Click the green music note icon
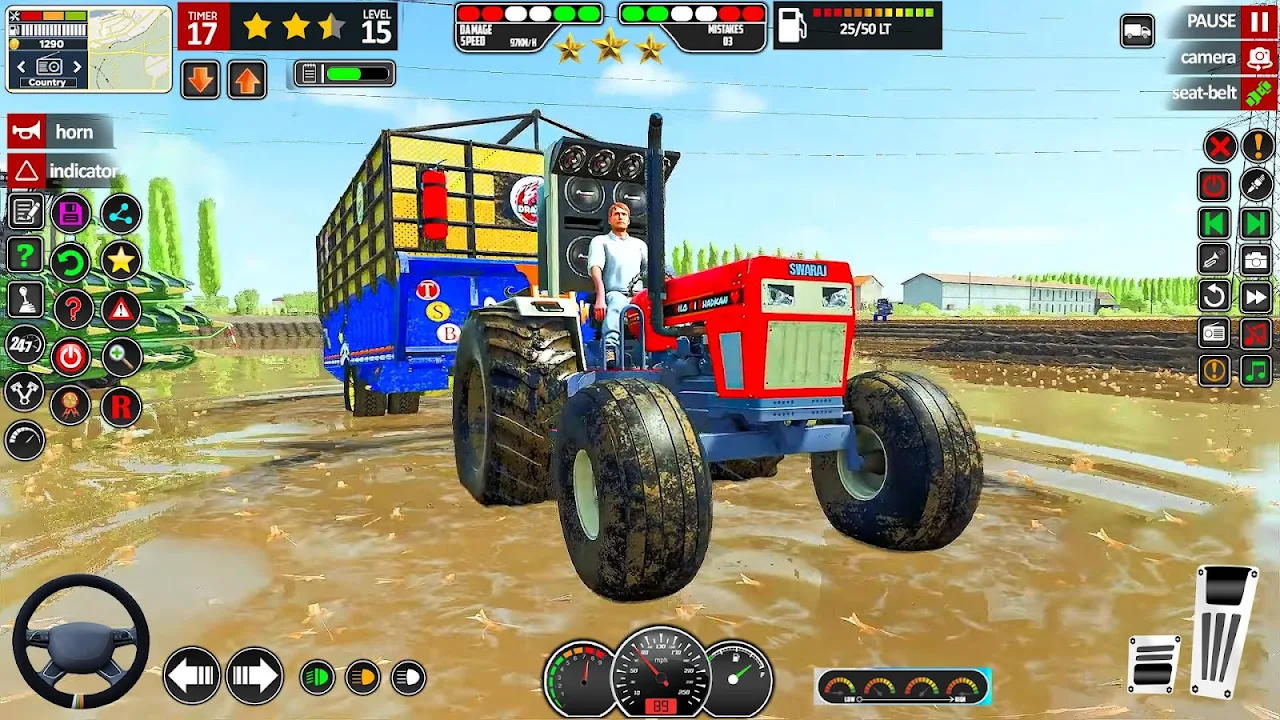Screen dimensions: 1280x720 click(1257, 371)
